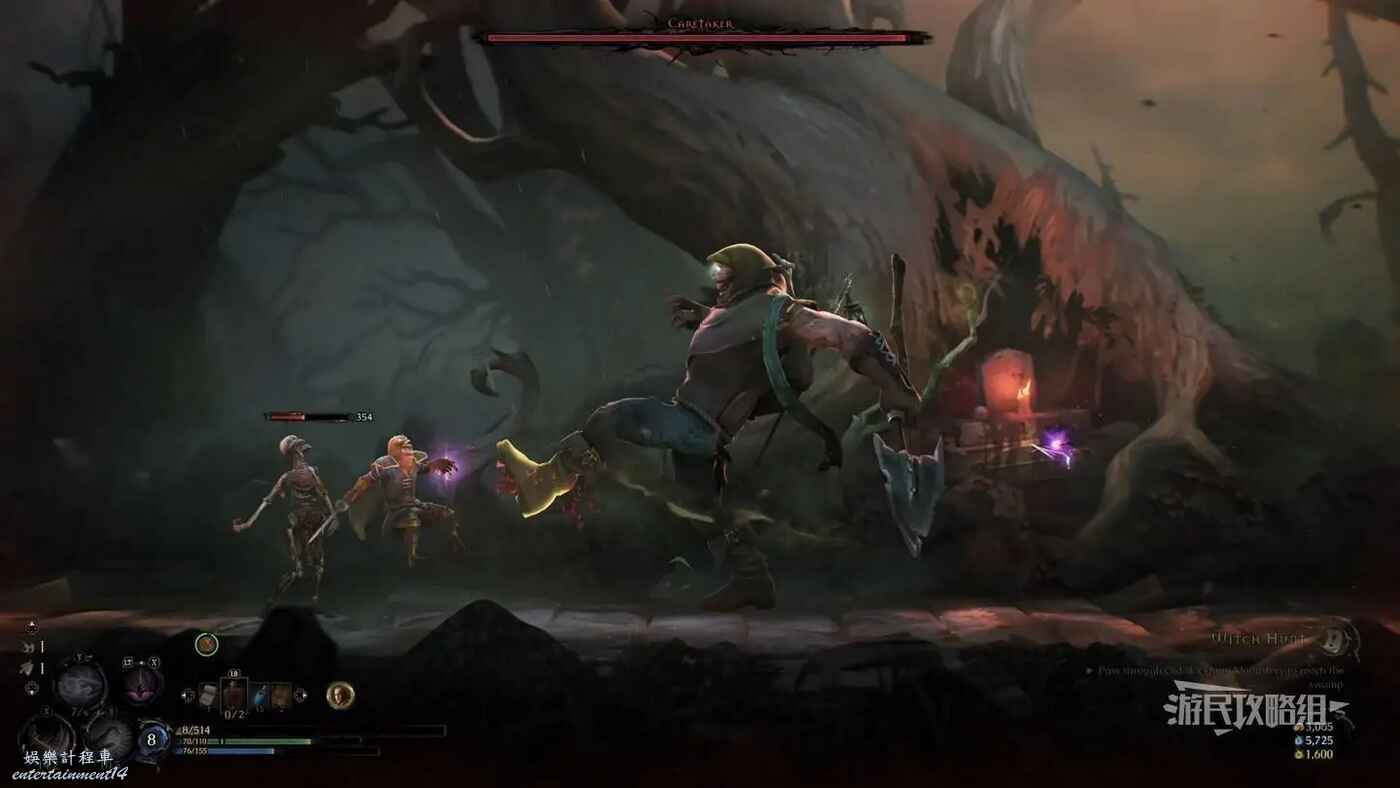Viewport: 1400px width, 788px height.
Task: Click the quest emblem beside Witch Hunt
Action: (x=1336, y=637)
